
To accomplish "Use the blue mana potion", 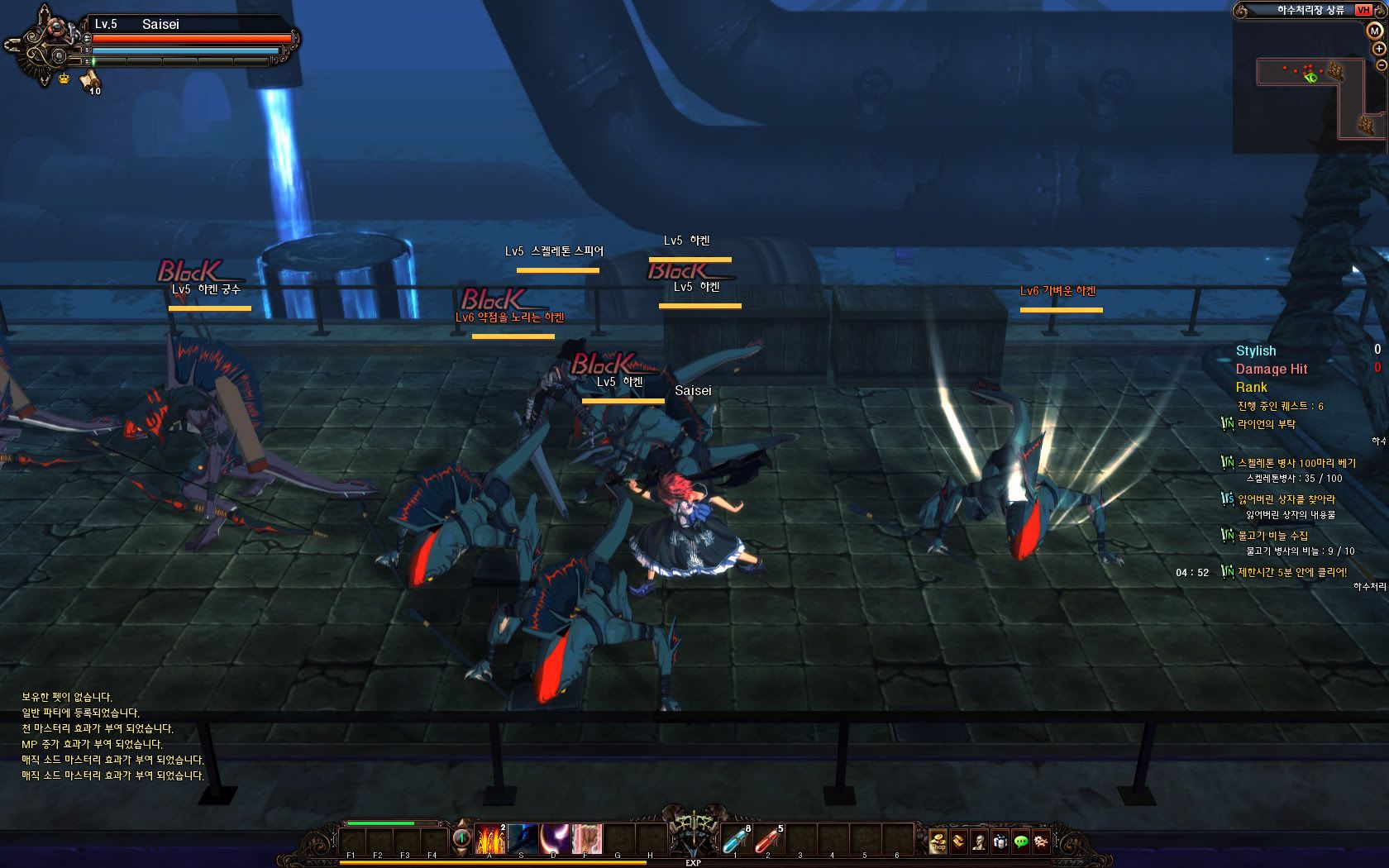I will (x=735, y=840).
